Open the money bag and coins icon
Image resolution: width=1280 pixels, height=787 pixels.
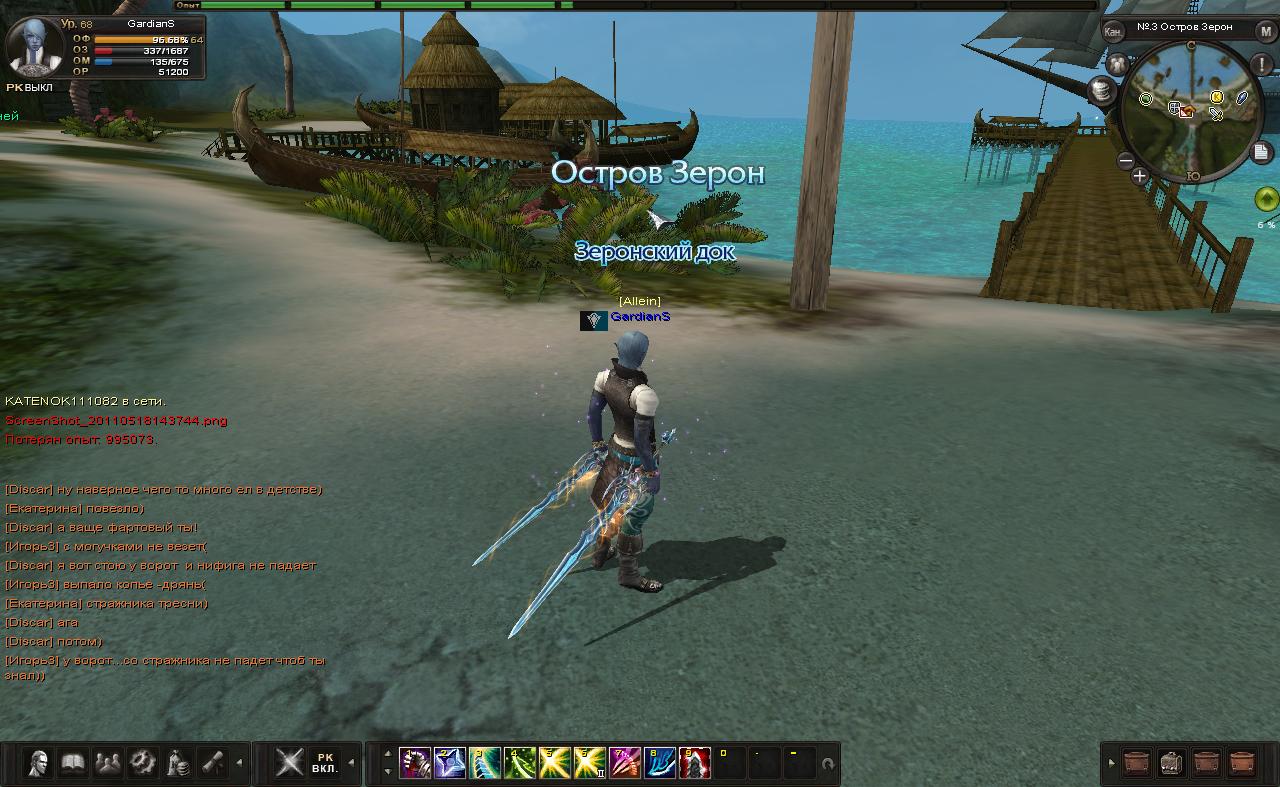[178, 763]
